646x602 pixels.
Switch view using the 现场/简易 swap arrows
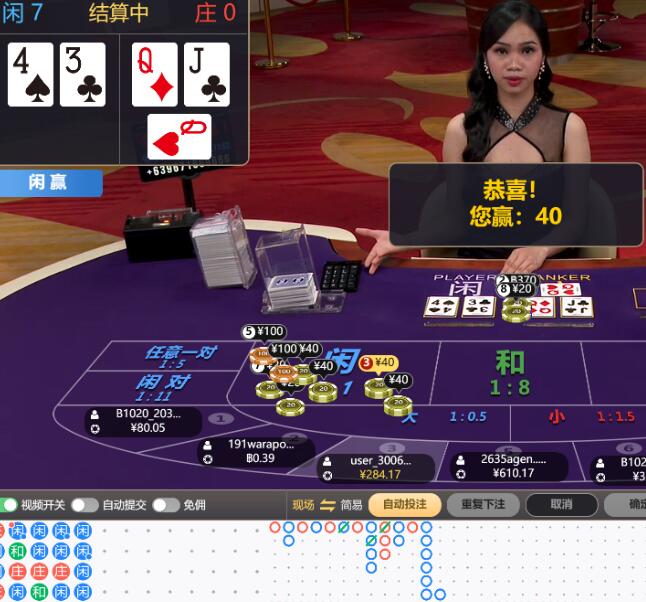click(x=327, y=505)
